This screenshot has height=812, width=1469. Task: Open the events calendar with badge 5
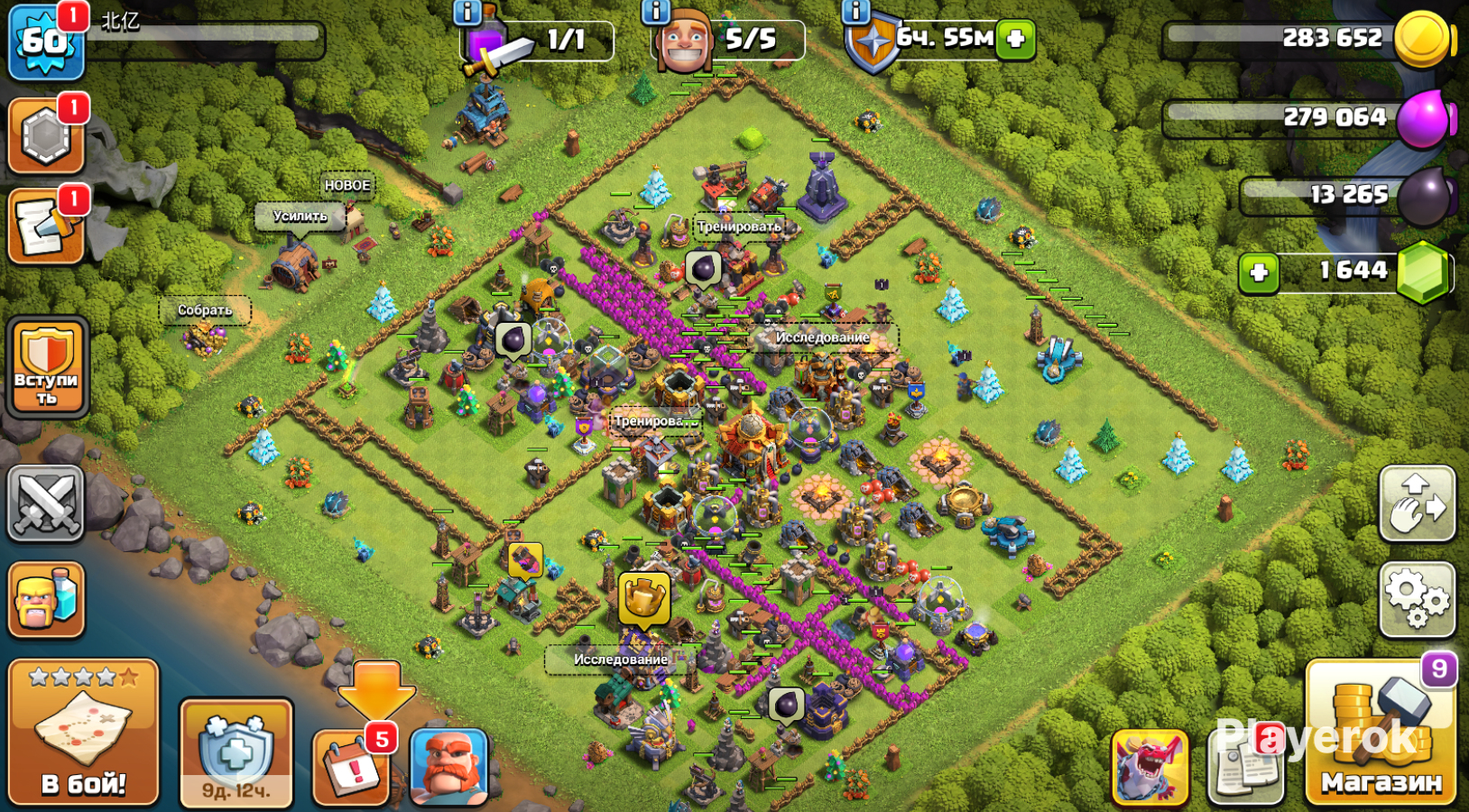(351, 767)
